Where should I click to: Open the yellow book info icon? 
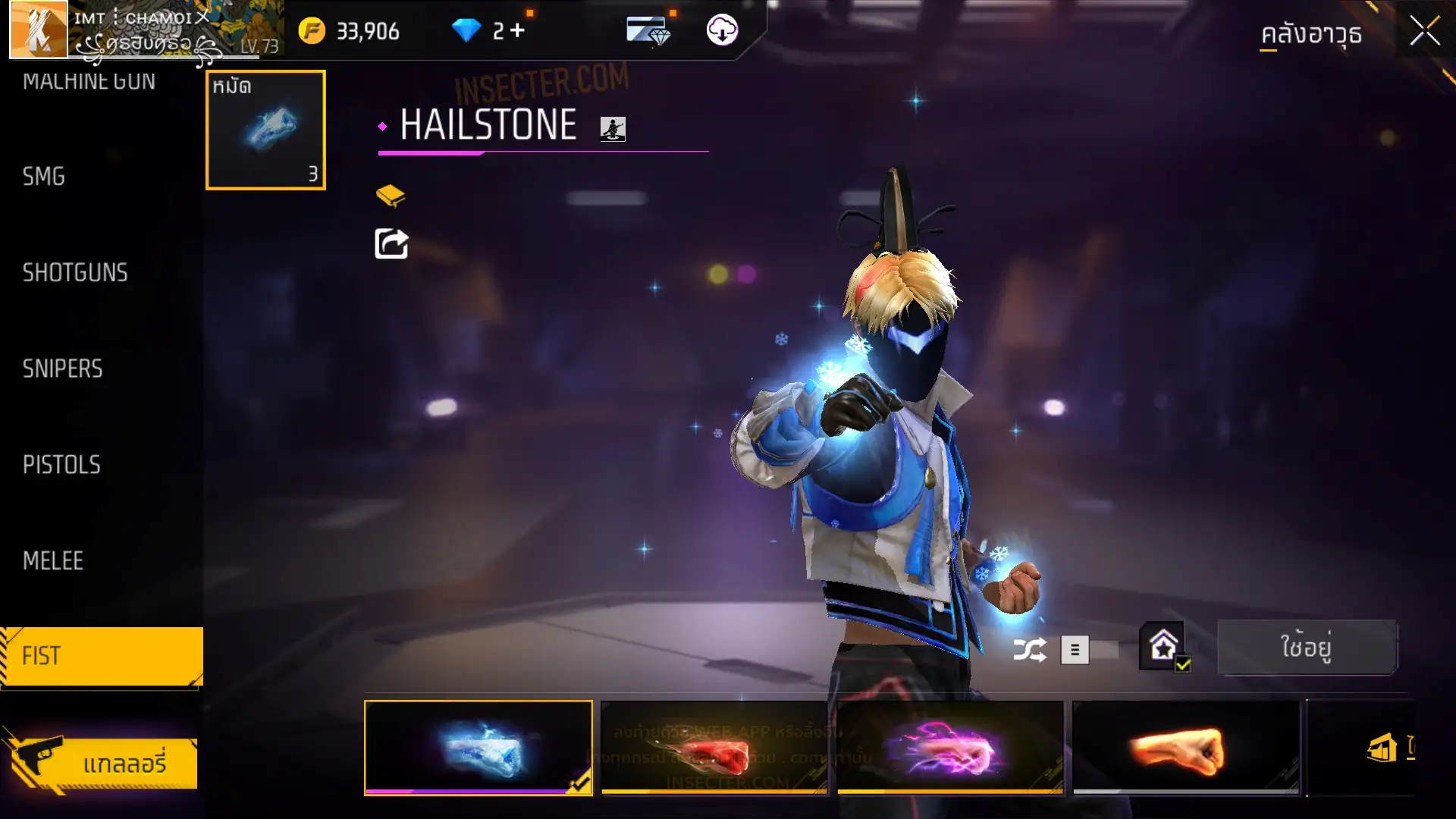(391, 196)
